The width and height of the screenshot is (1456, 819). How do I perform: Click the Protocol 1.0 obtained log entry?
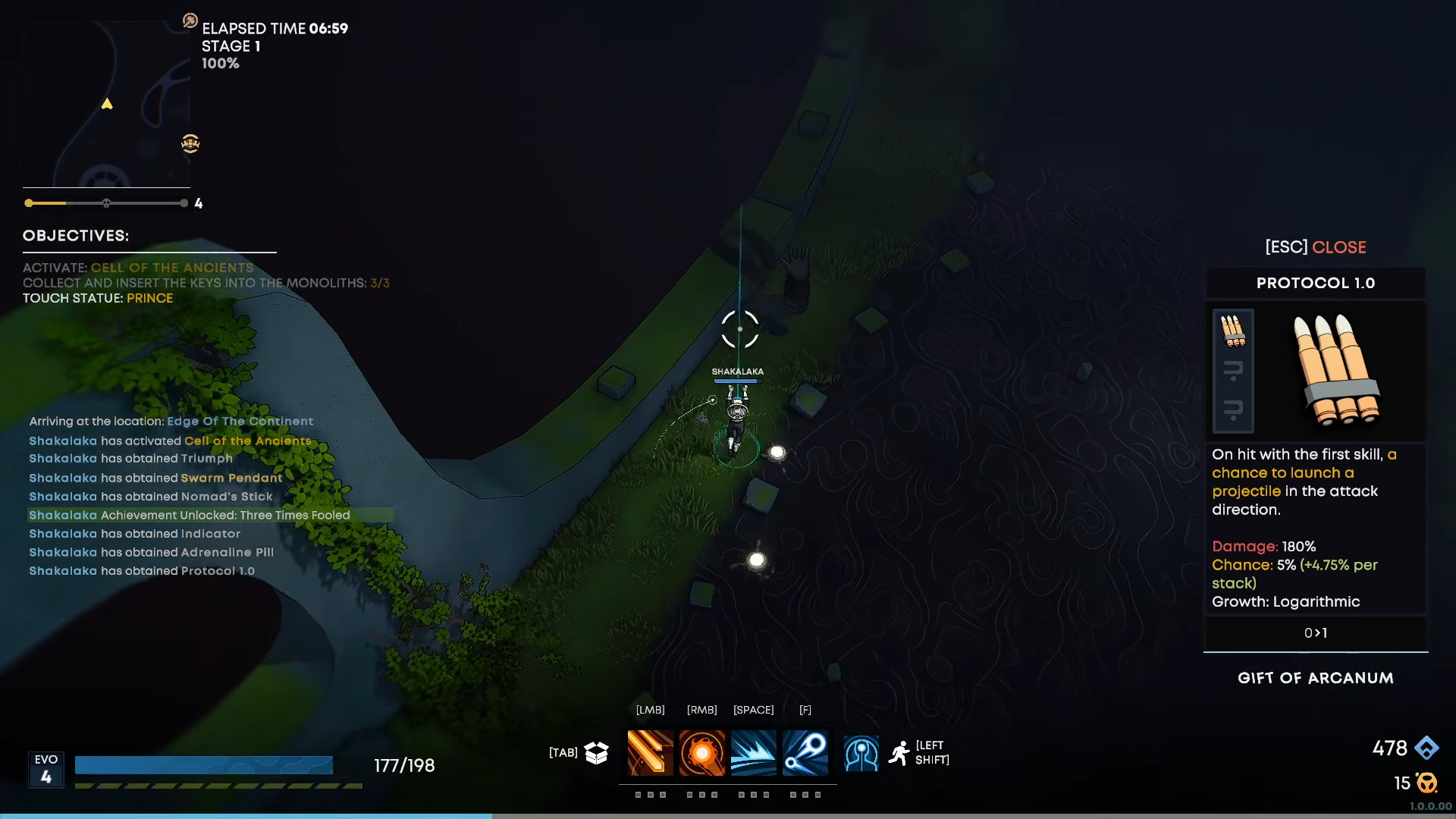tap(142, 571)
